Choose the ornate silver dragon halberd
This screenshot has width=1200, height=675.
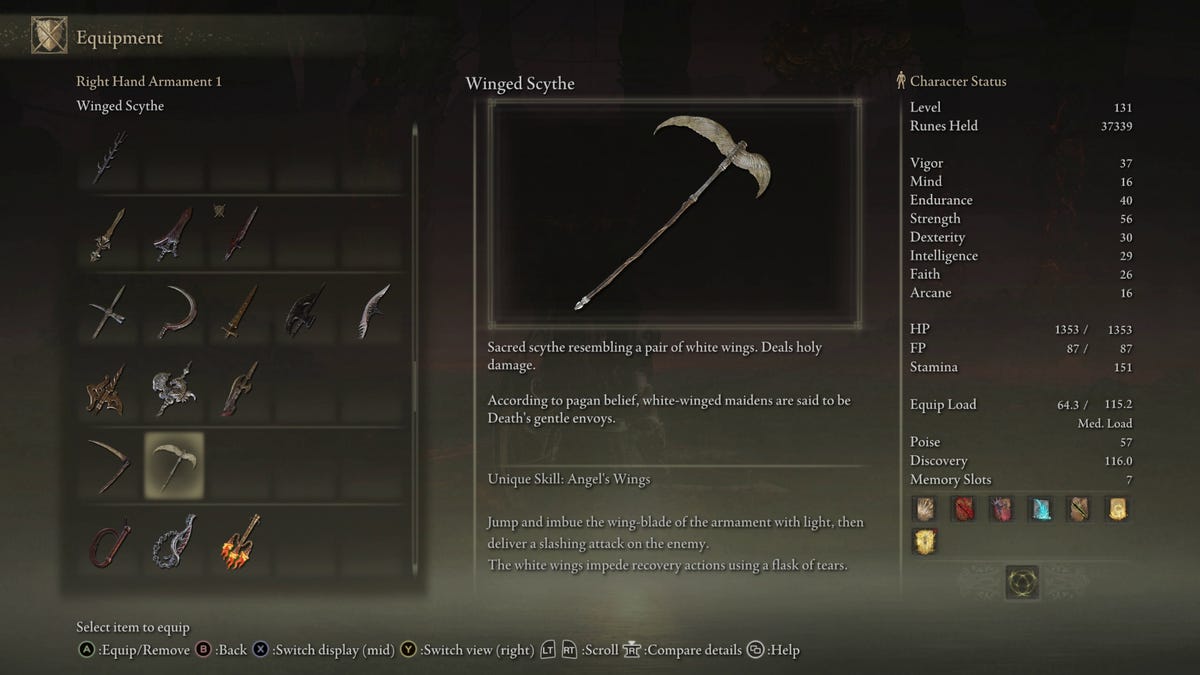click(174, 388)
